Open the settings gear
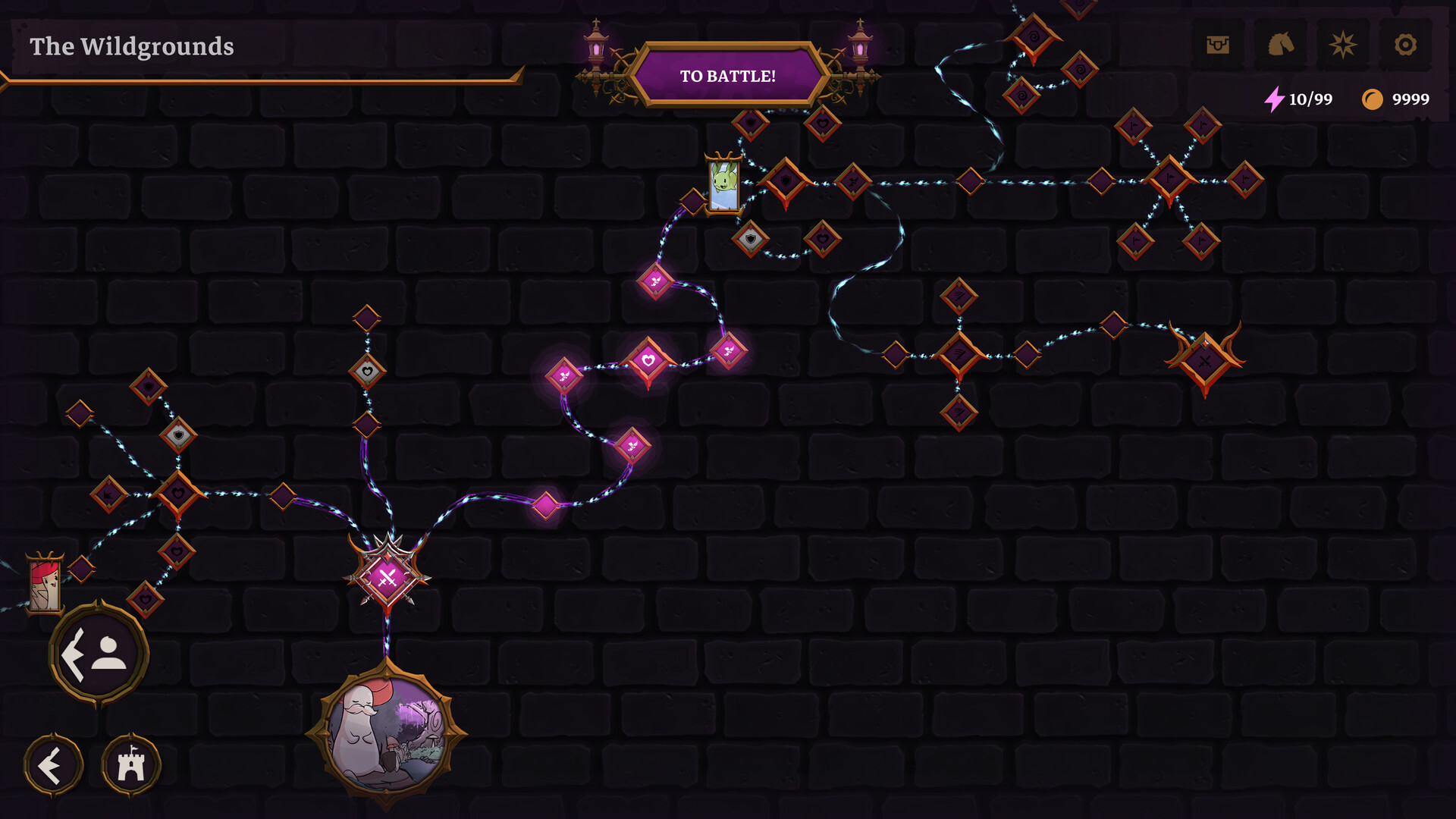The image size is (1456, 819). (1406, 44)
